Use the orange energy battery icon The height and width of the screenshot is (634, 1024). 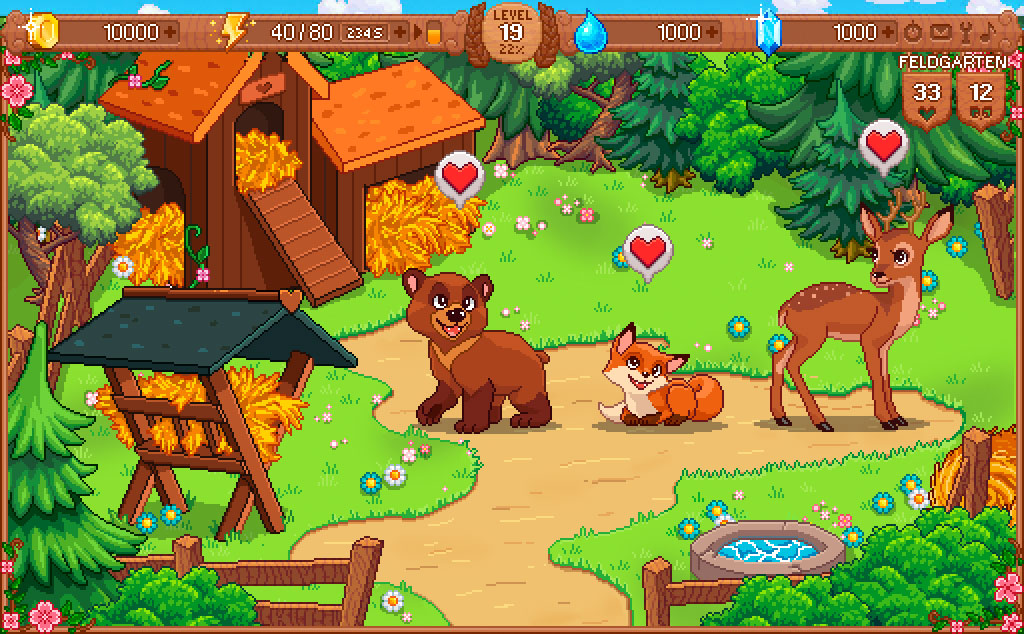pyautogui.click(x=432, y=33)
